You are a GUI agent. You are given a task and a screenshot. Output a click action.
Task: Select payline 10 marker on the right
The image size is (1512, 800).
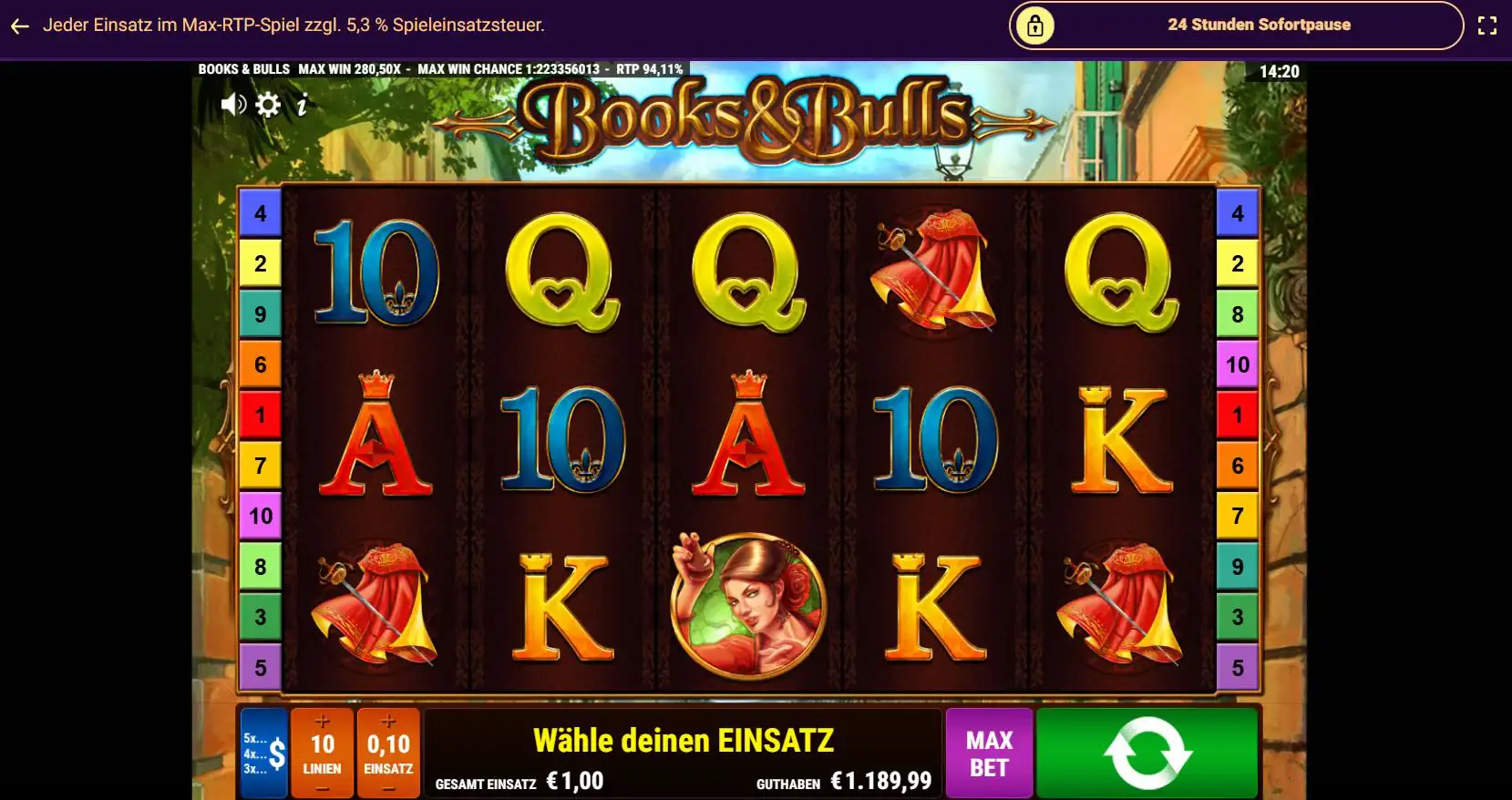1237,364
